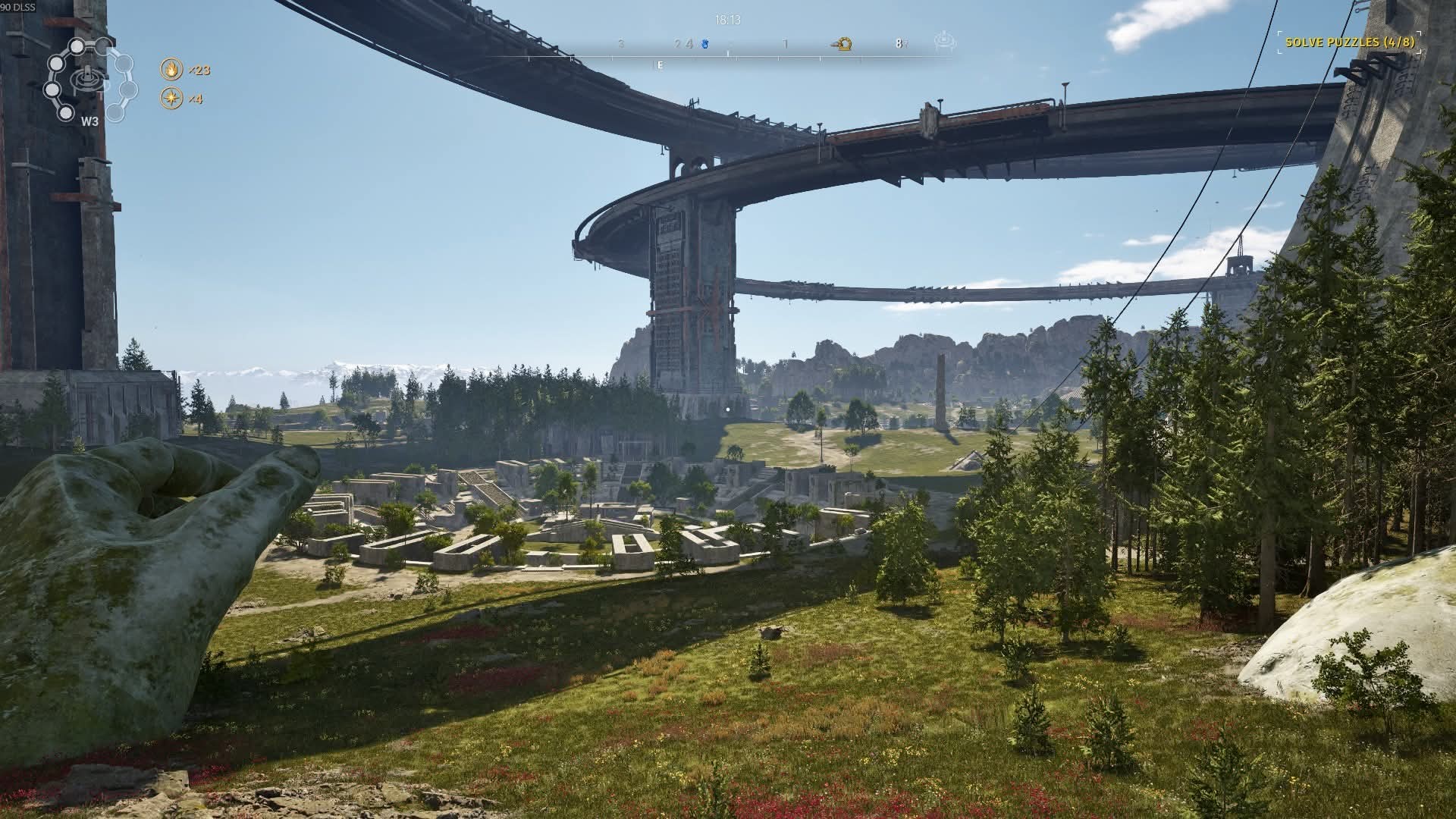Select the flame token icon
Image resolution: width=1456 pixels, height=819 pixels.
click(172, 70)
